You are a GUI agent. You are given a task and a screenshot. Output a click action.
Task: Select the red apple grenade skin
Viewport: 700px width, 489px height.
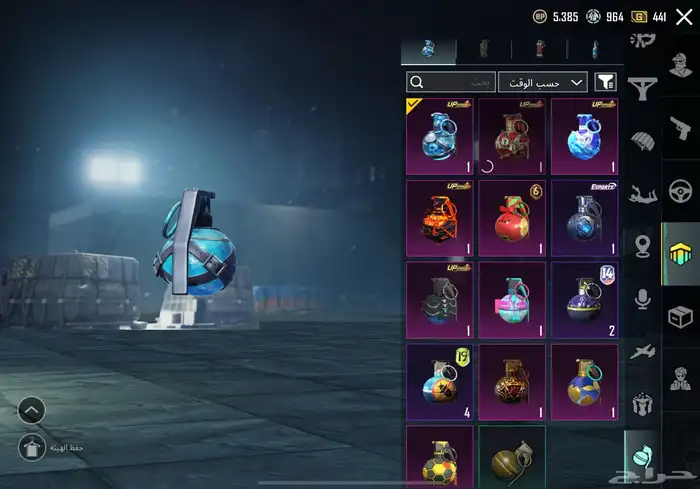(512, 218)
